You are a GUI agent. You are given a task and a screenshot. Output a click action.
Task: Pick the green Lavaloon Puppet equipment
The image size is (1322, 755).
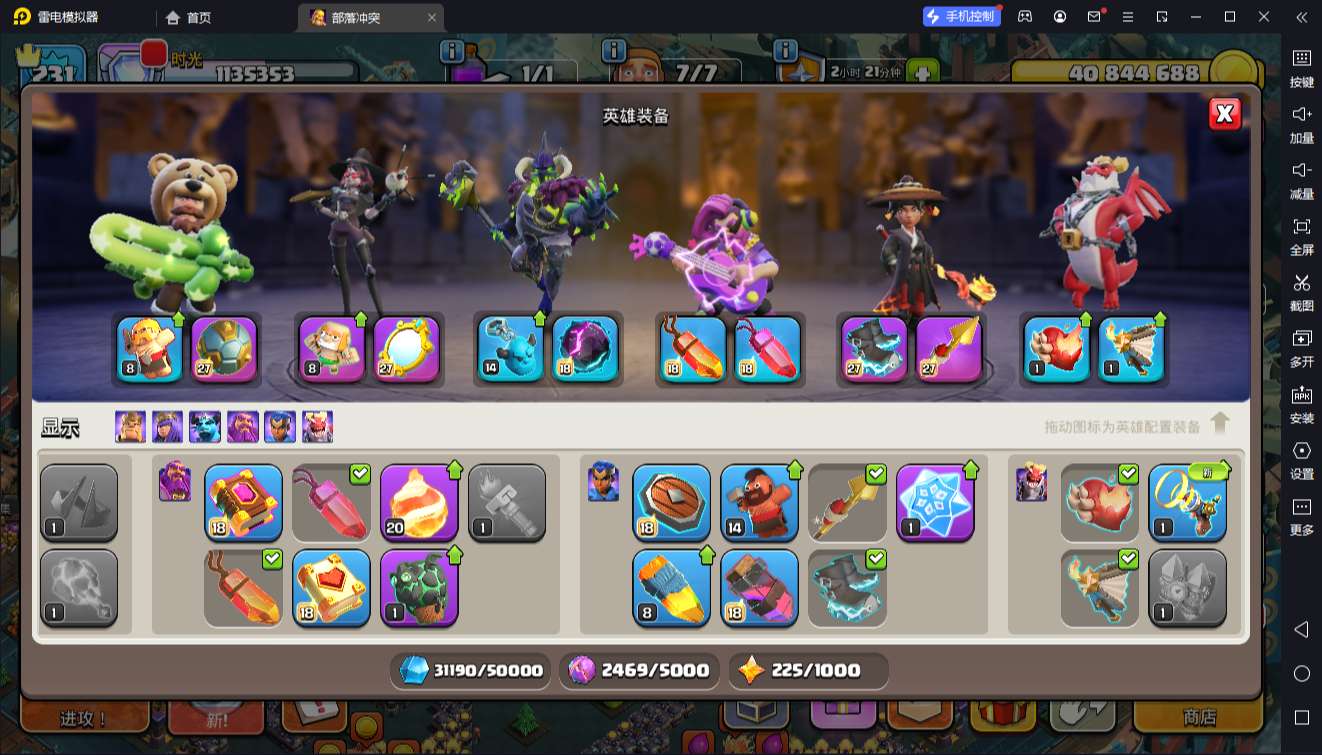(x=419, y=587)
